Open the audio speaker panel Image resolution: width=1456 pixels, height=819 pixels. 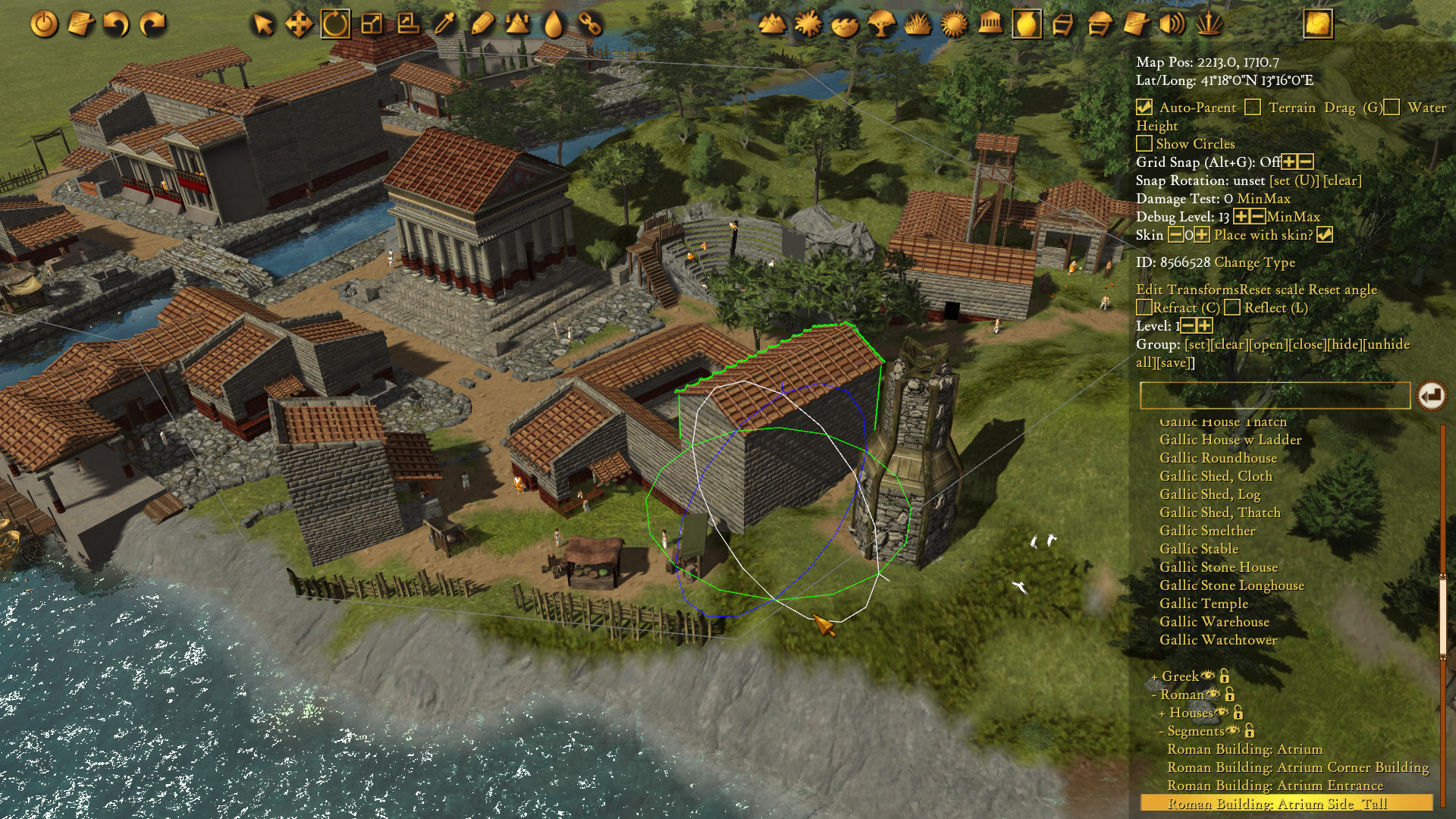click(1172, 24)
